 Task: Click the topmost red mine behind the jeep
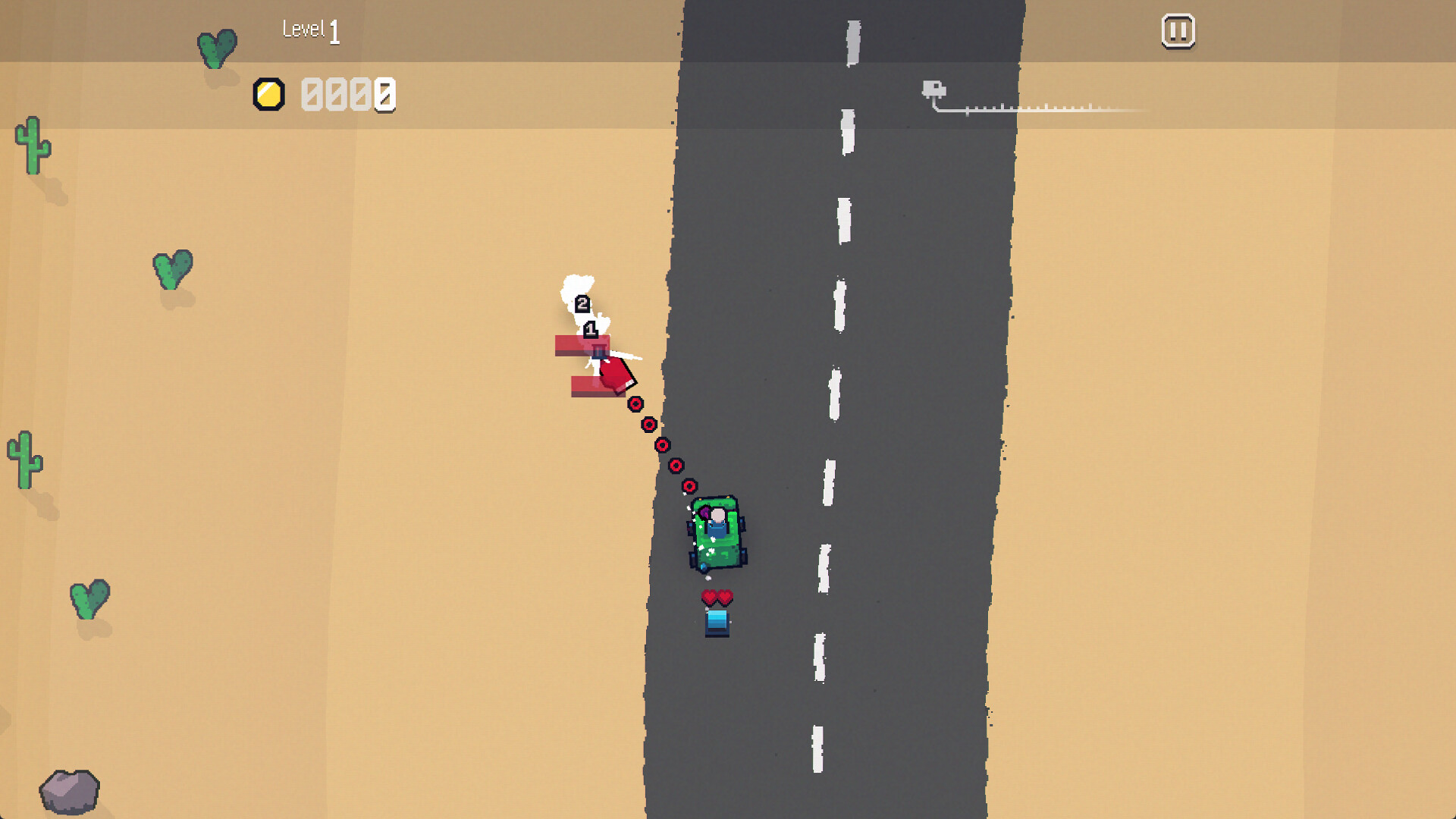(x=635, y=405)
